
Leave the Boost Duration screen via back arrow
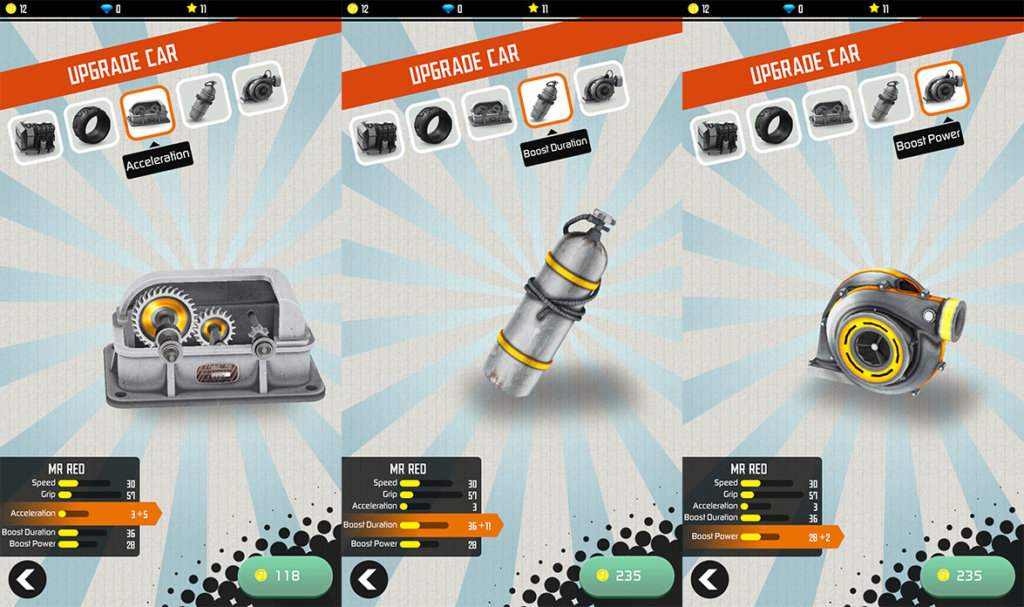369,579
